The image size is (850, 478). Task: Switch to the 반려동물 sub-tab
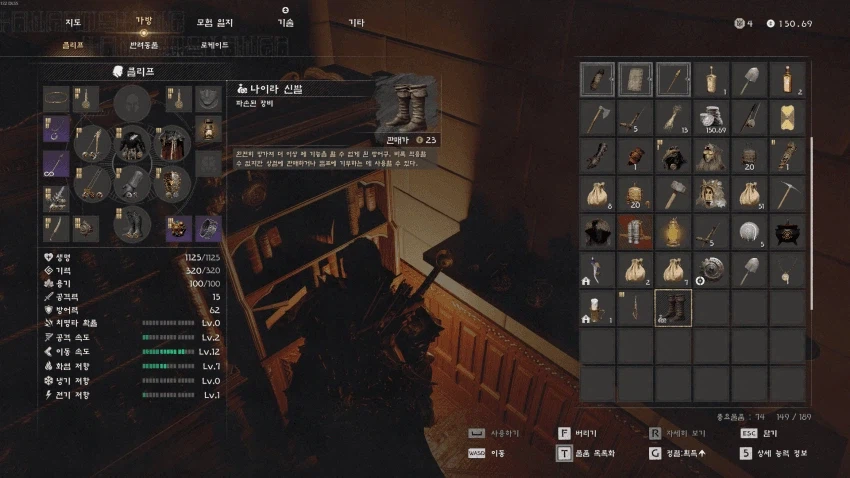145,45
